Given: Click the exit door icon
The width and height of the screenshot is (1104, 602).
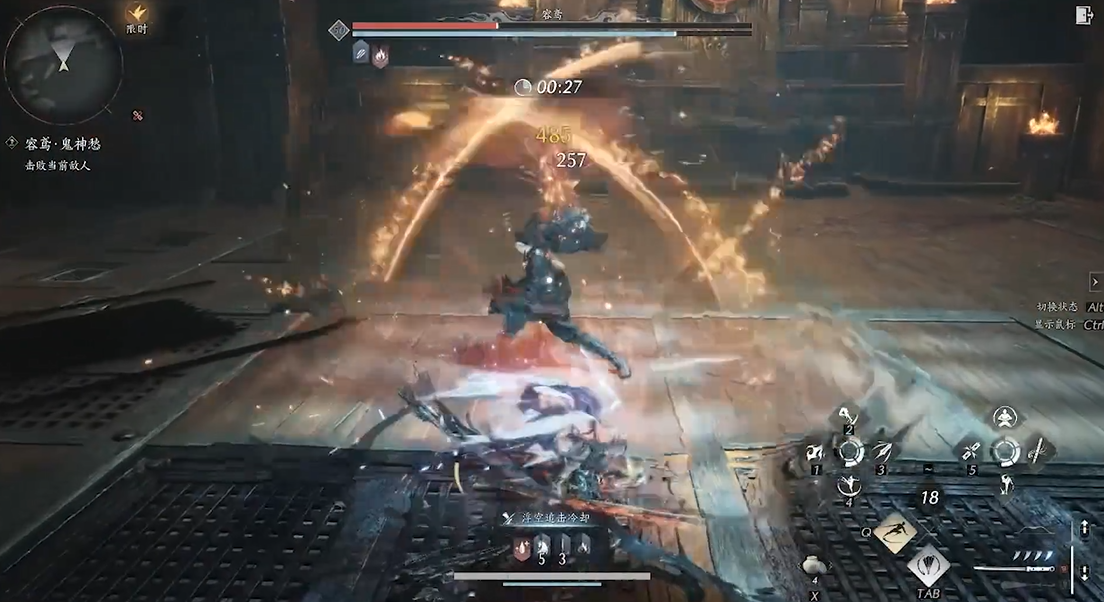Looking at the screenshot, I should click(x=1084, y=14).
